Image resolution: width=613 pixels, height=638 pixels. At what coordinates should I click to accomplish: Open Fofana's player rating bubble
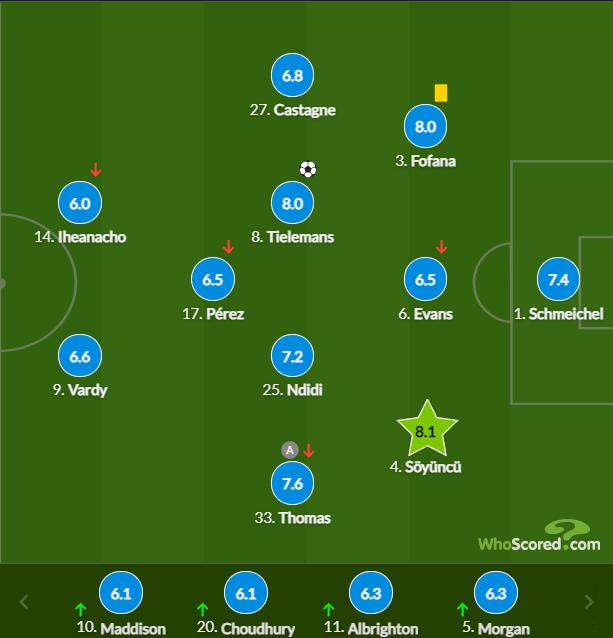point(425,127)
